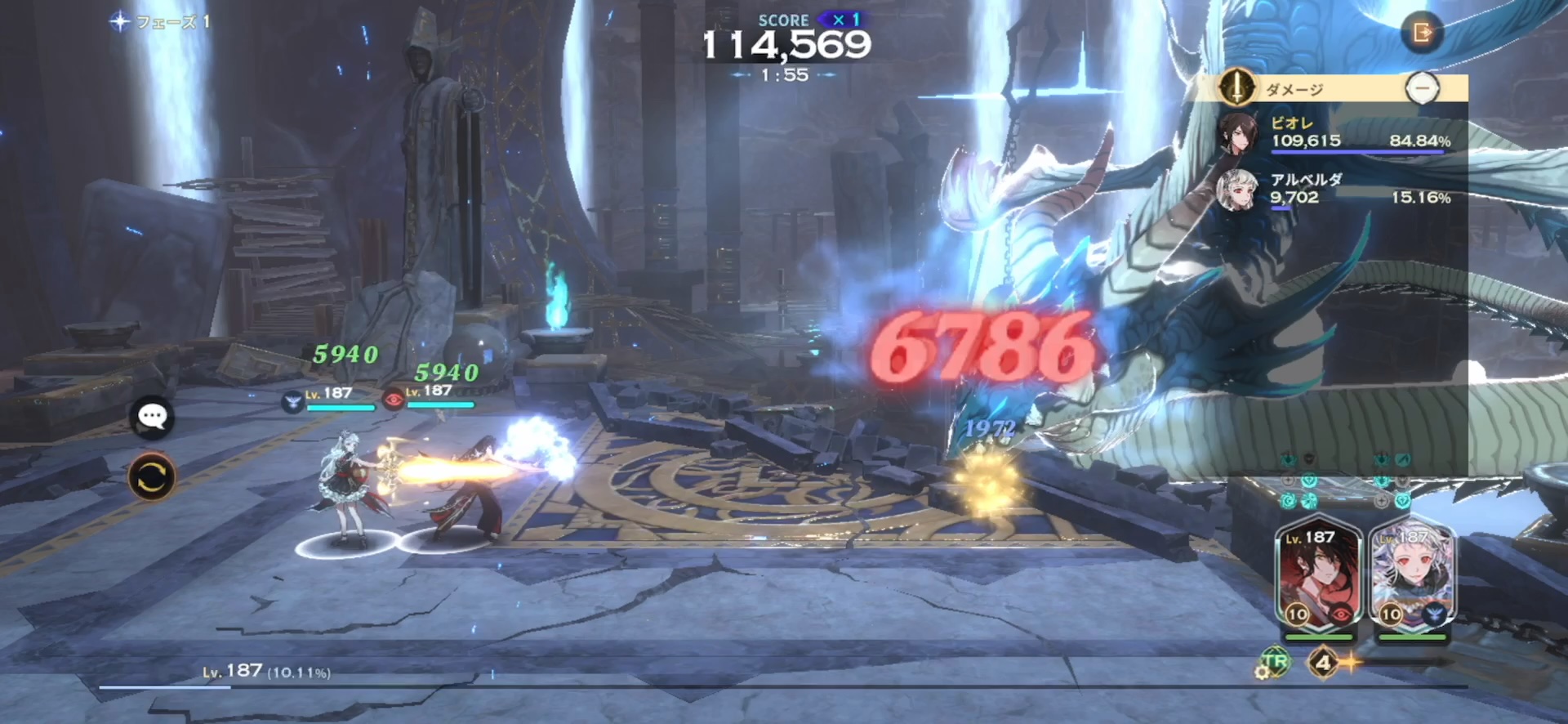Image resolution: width=1568 pixels, height=724 pixels.
Task: Click the diamond counter showing 4
Action: click(1323, 662)
